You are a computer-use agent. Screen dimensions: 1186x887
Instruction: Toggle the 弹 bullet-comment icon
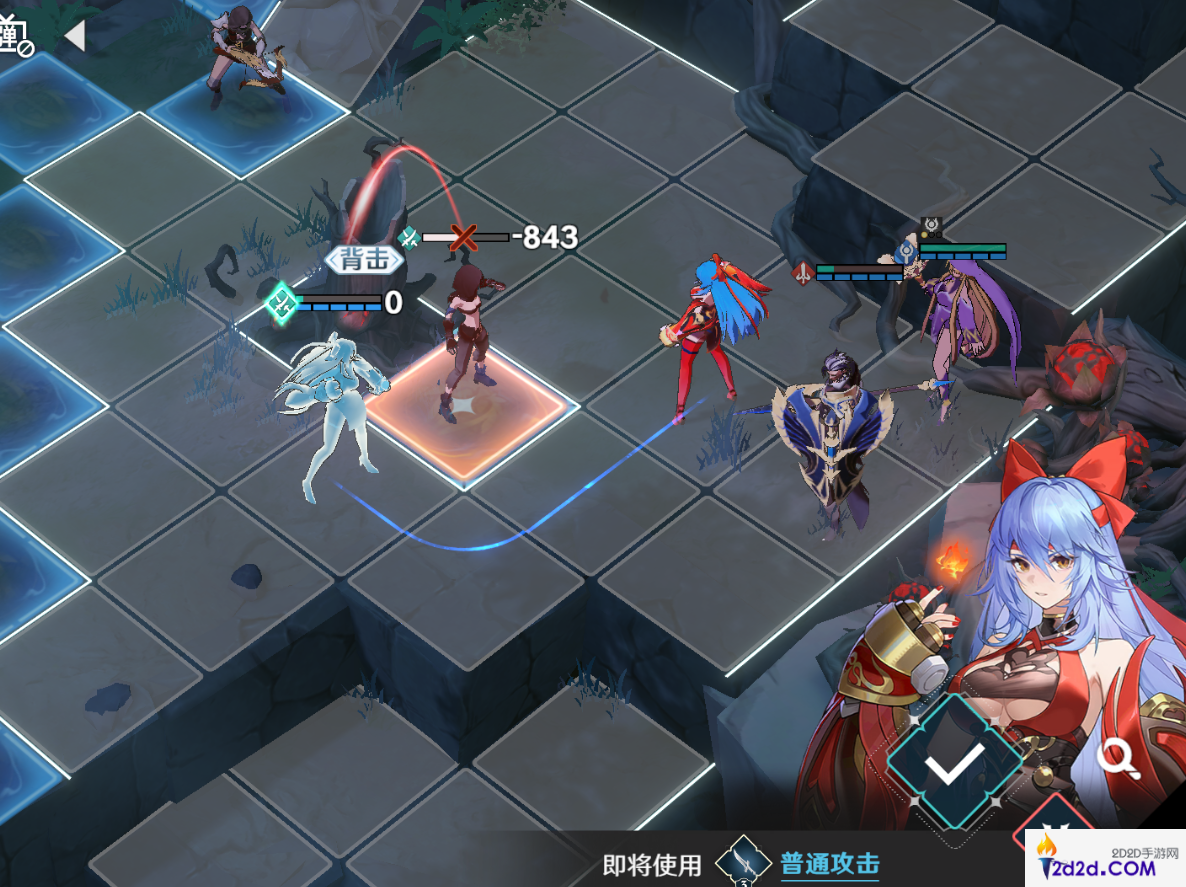click(x=15, y=35)
